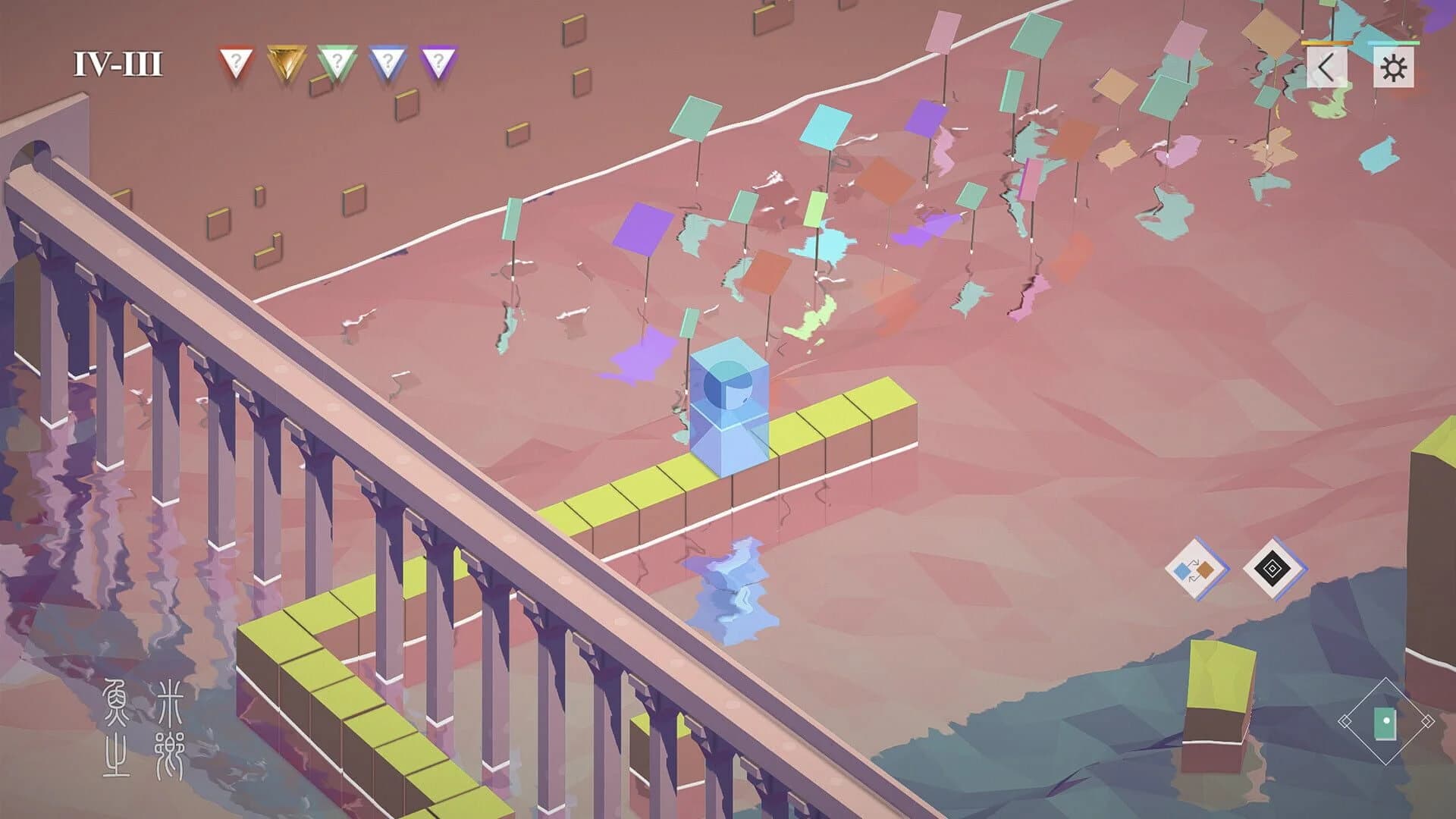
Task: Select the green question-mark triangle badge
Action: pos(335,58)
